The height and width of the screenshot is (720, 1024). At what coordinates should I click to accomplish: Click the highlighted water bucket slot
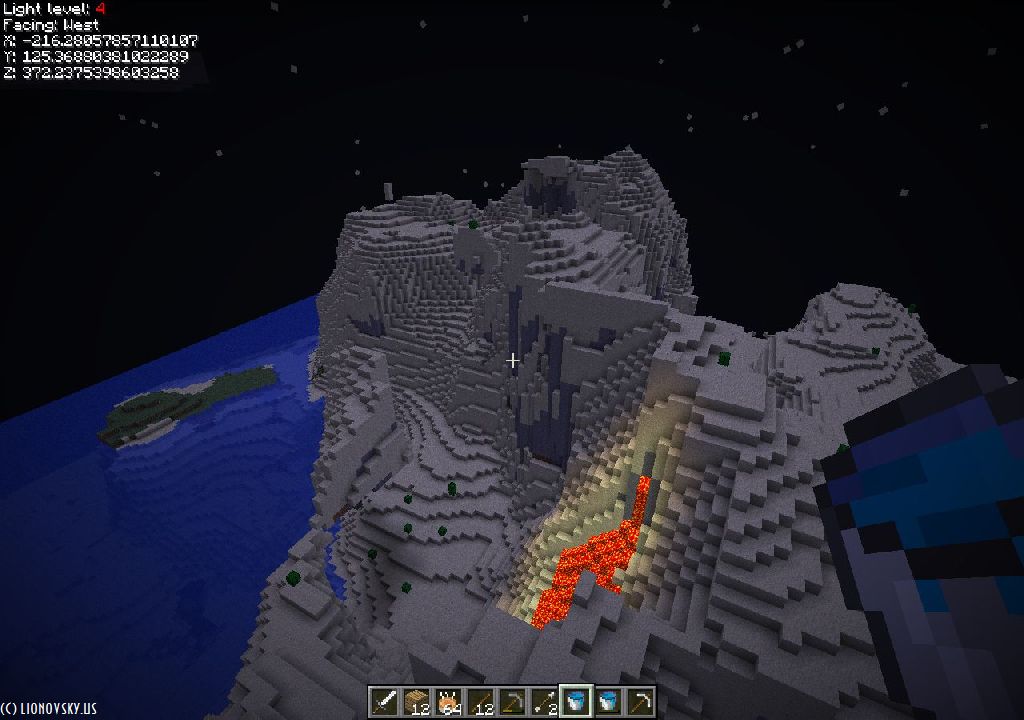click(576, 701)
